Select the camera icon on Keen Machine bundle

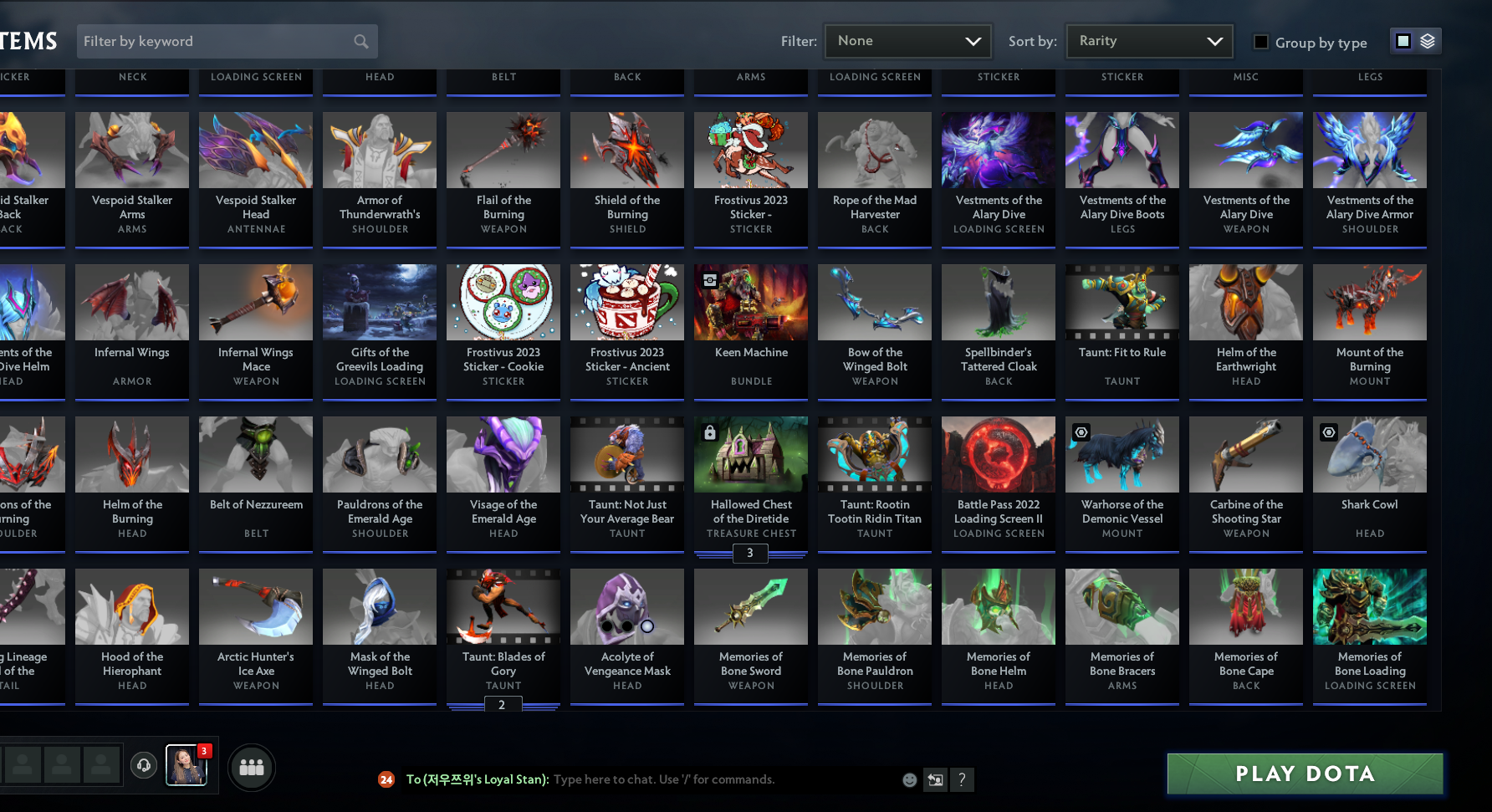click(711, 281)
